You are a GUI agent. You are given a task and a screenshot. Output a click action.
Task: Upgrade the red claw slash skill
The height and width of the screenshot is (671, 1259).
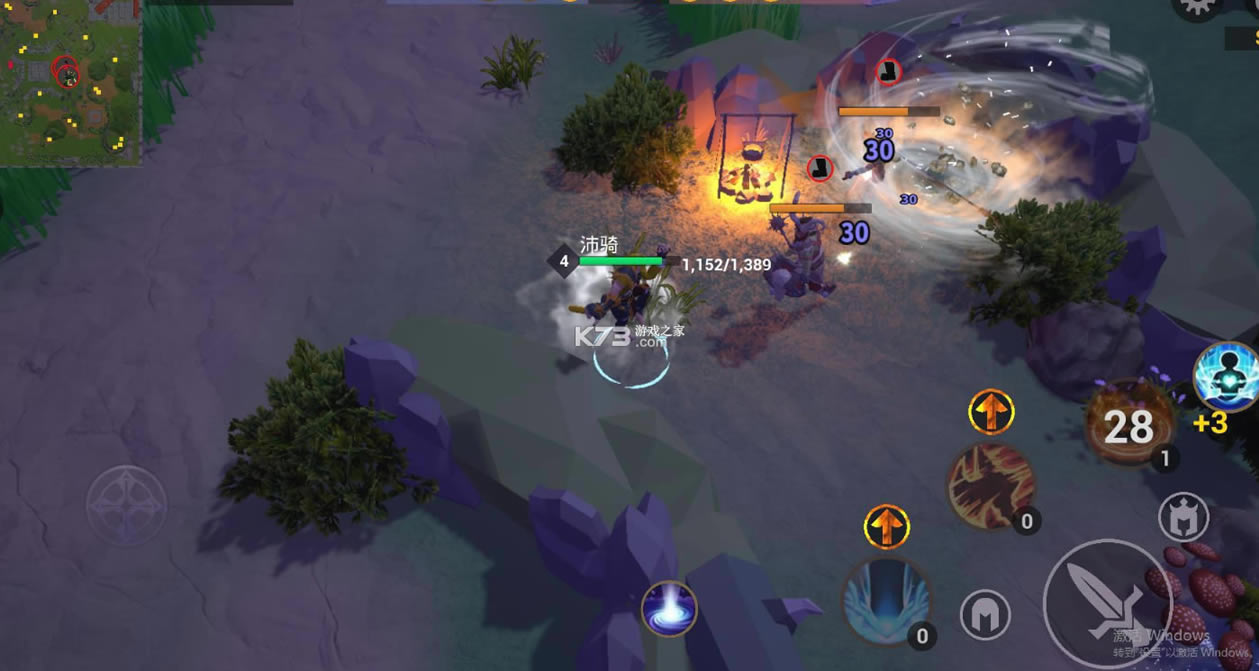991,412
